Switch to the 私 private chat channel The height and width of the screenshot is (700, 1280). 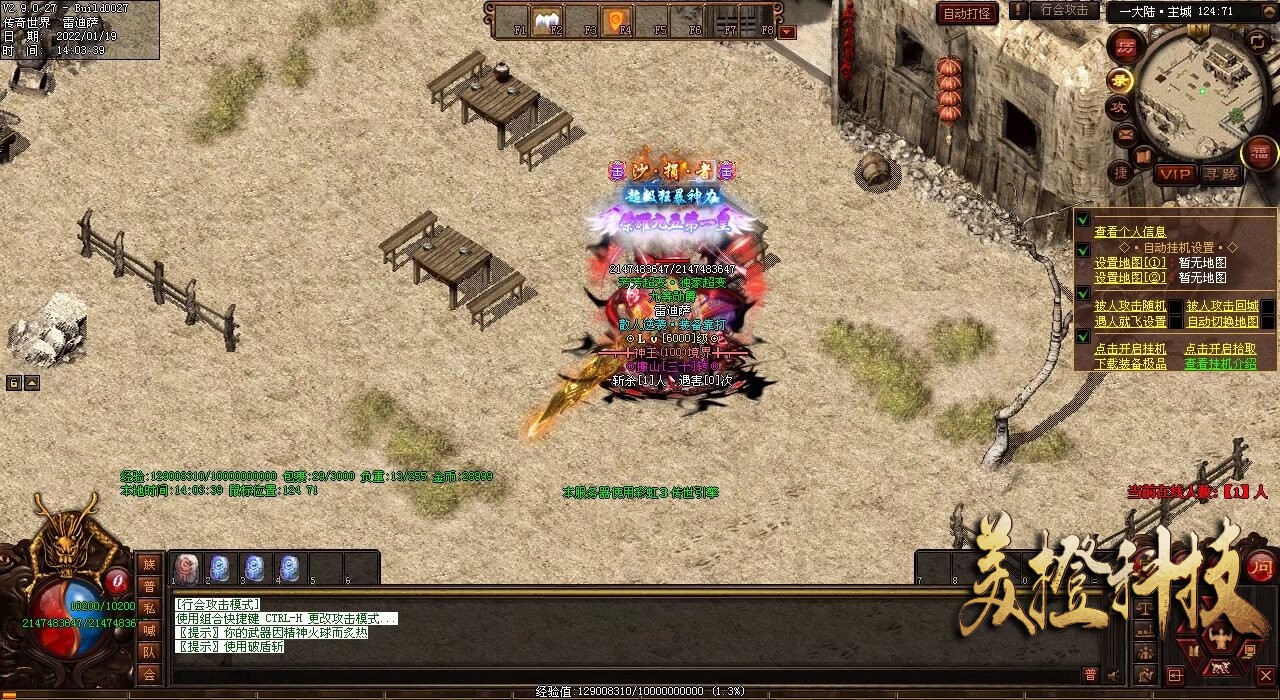point(149,608)
